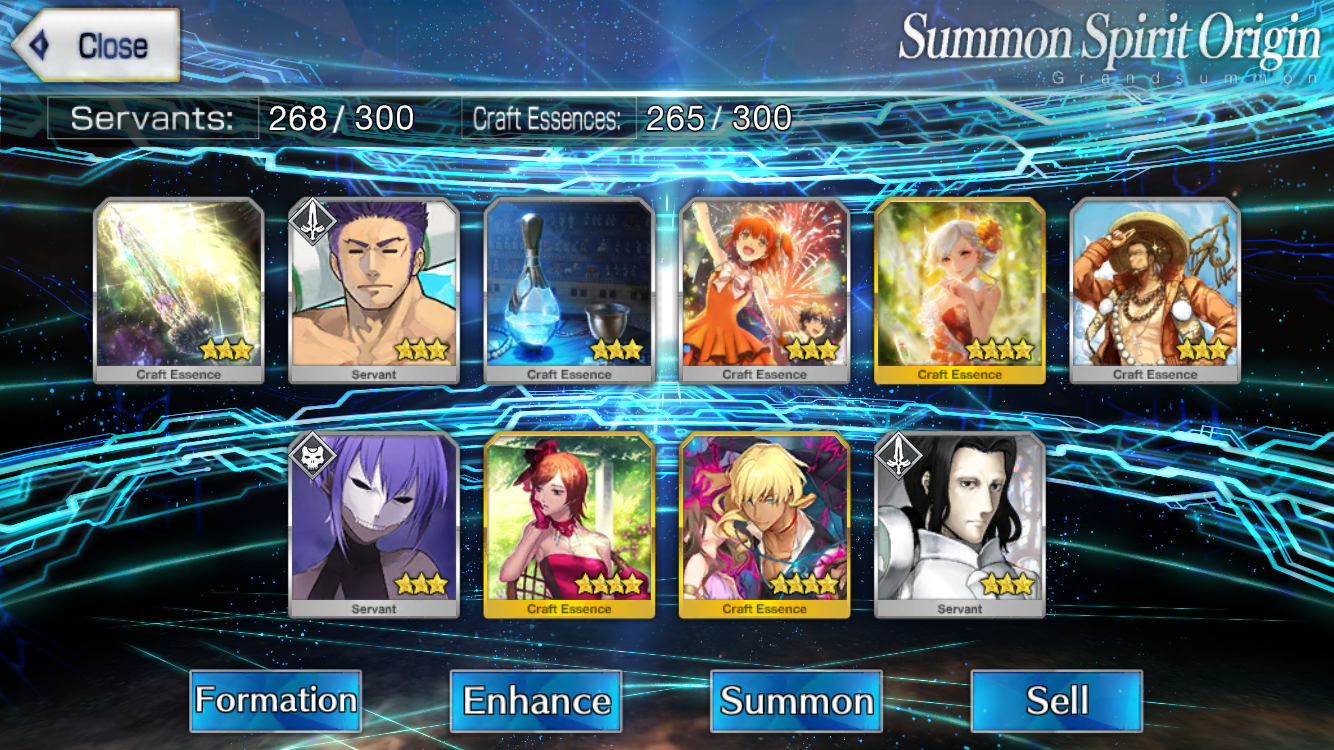This screenshot has height=750, width=1334.
Task: Select the blue potion bottle craft essence
Action: click(569, 290)
